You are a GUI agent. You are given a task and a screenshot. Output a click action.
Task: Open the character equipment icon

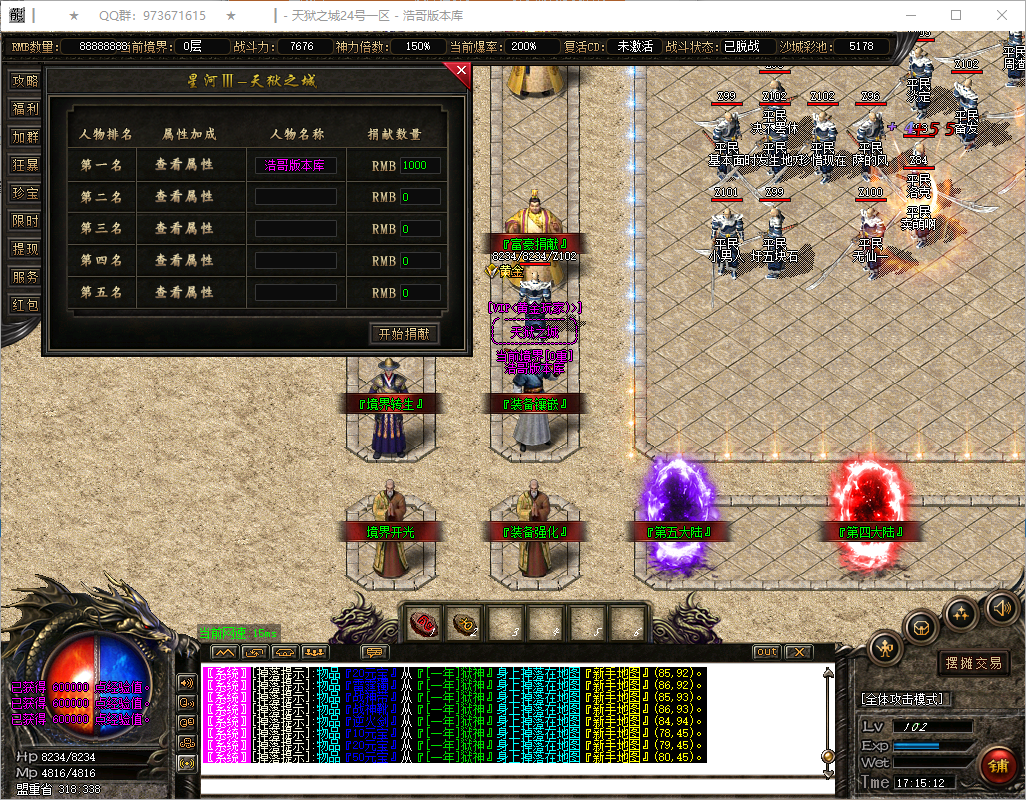886,648
